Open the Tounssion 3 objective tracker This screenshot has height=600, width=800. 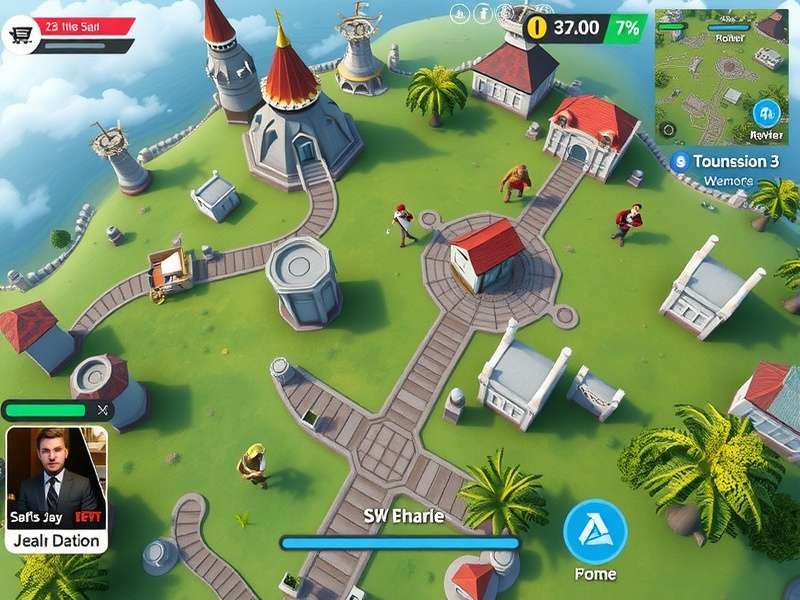click(x=728, y=161)
